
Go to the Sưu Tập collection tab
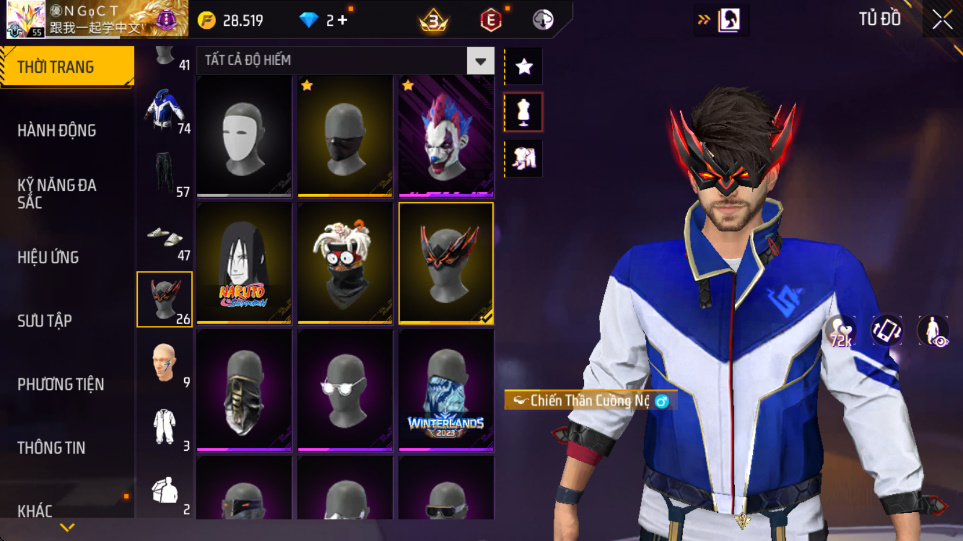point(45,321)
